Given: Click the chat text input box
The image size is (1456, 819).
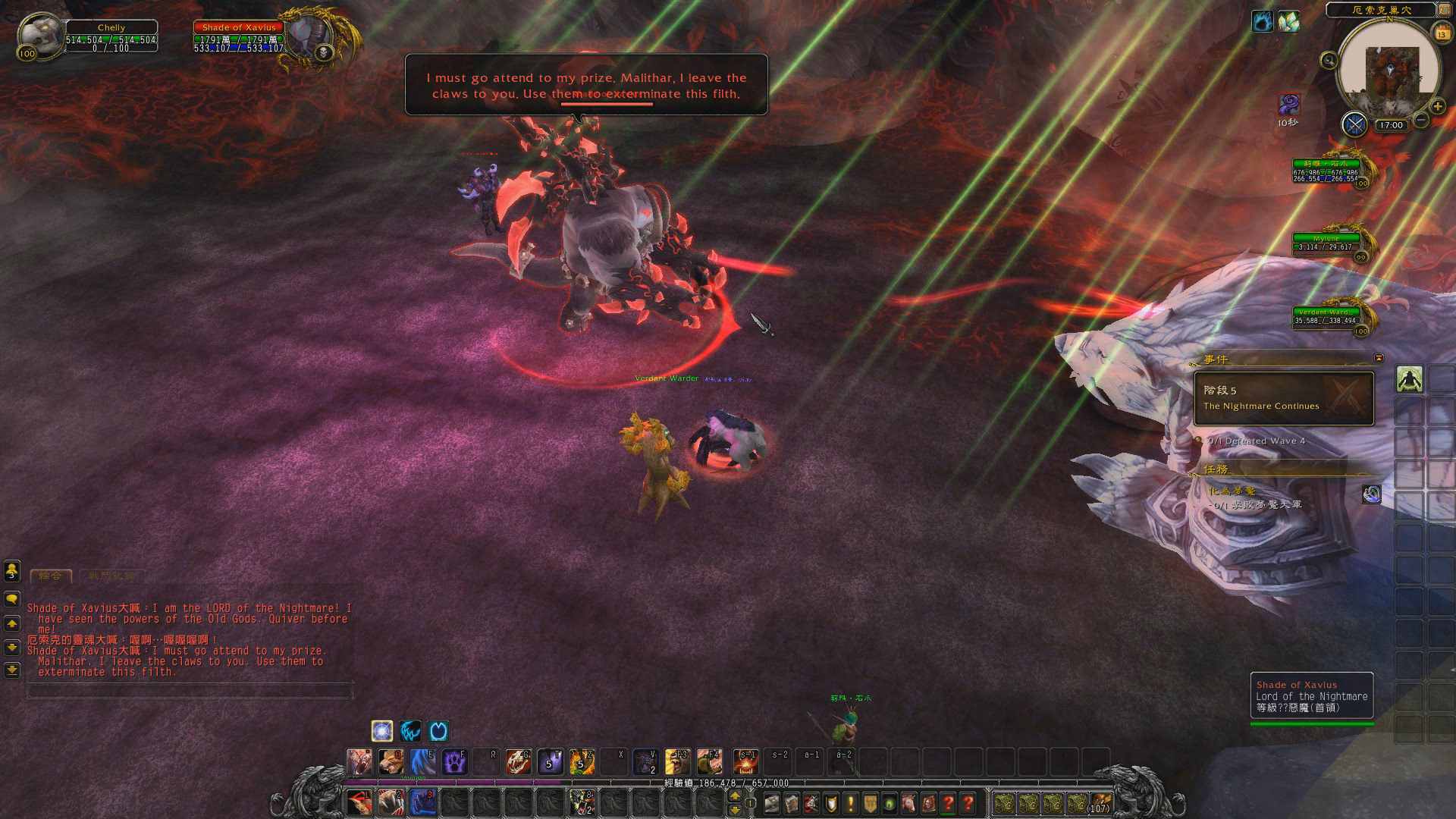Looking at the screenshot, I should pos(190,691).
